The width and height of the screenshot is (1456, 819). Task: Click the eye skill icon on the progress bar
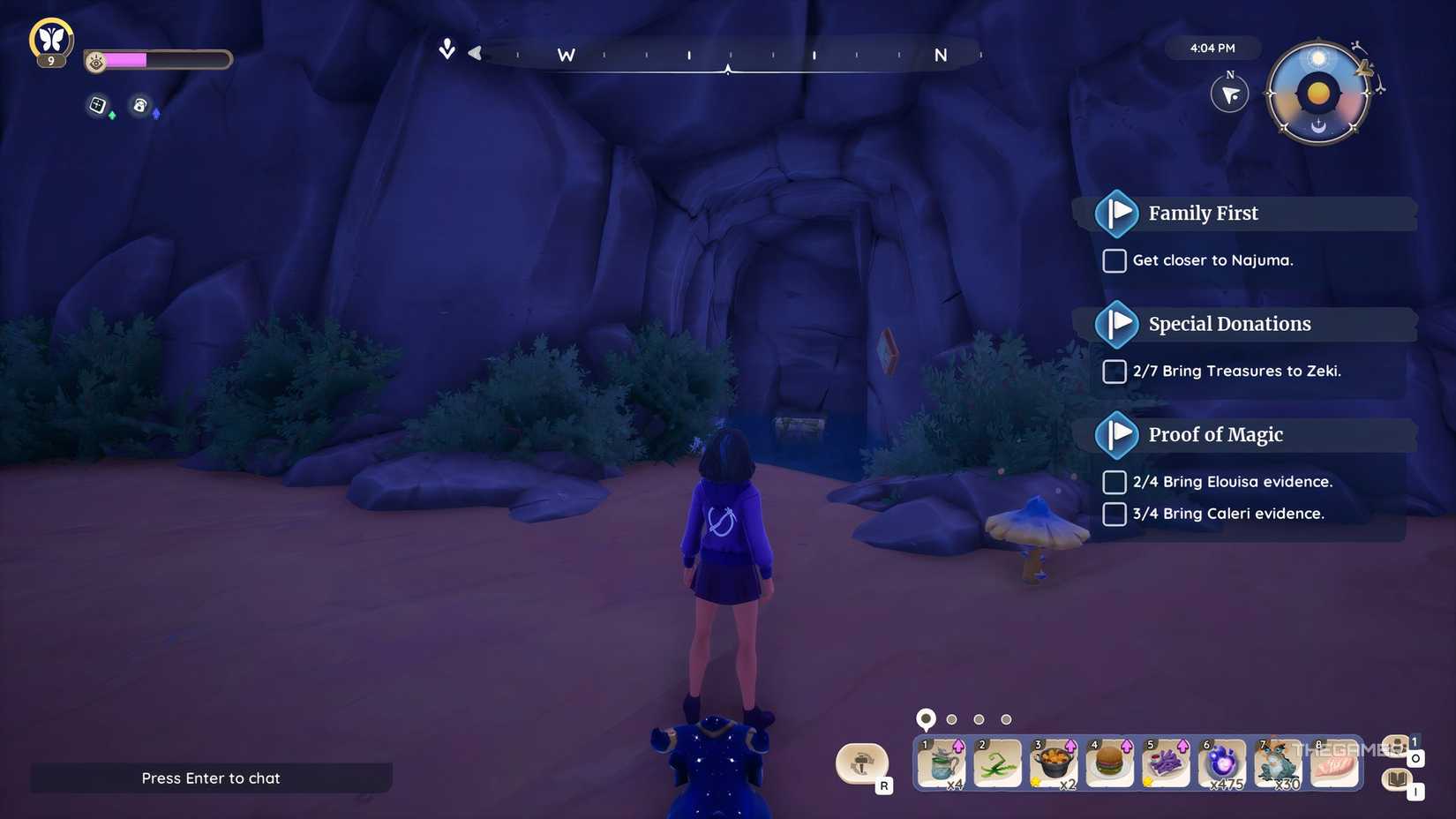(x=96, y=59)
